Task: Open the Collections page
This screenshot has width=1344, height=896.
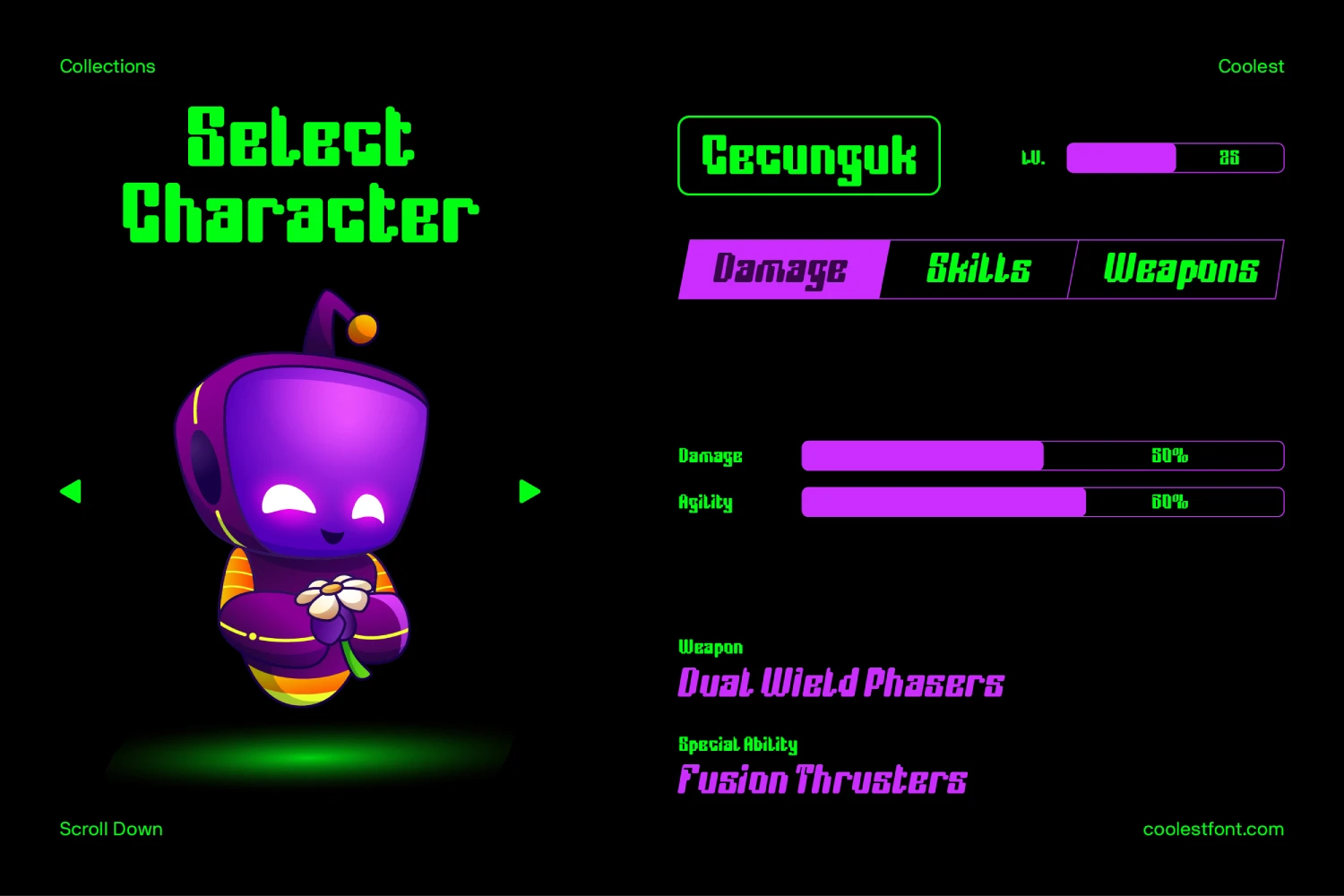Action: click(107, 65)
